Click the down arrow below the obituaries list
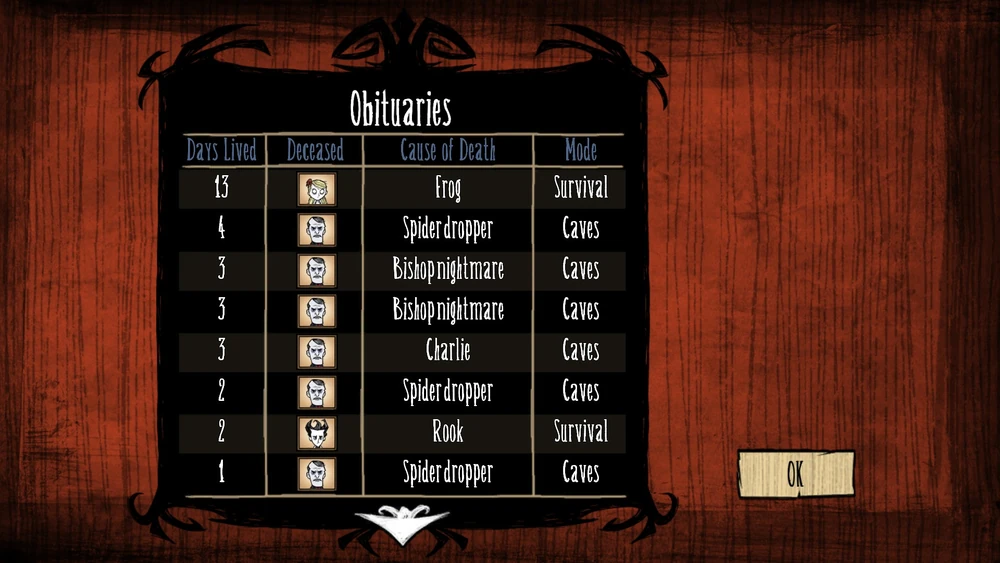 [x=402, y=523]
